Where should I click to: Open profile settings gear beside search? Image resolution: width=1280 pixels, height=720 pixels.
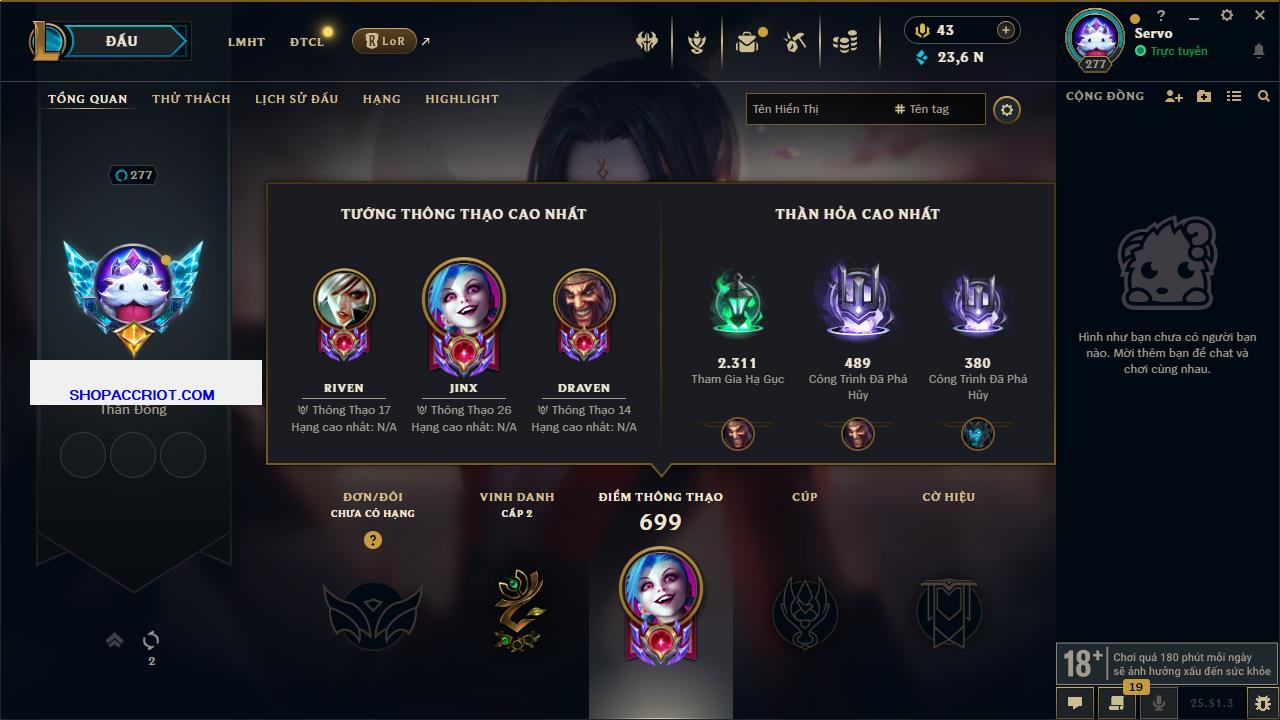pyautogui.click(x=1007, y=109)
